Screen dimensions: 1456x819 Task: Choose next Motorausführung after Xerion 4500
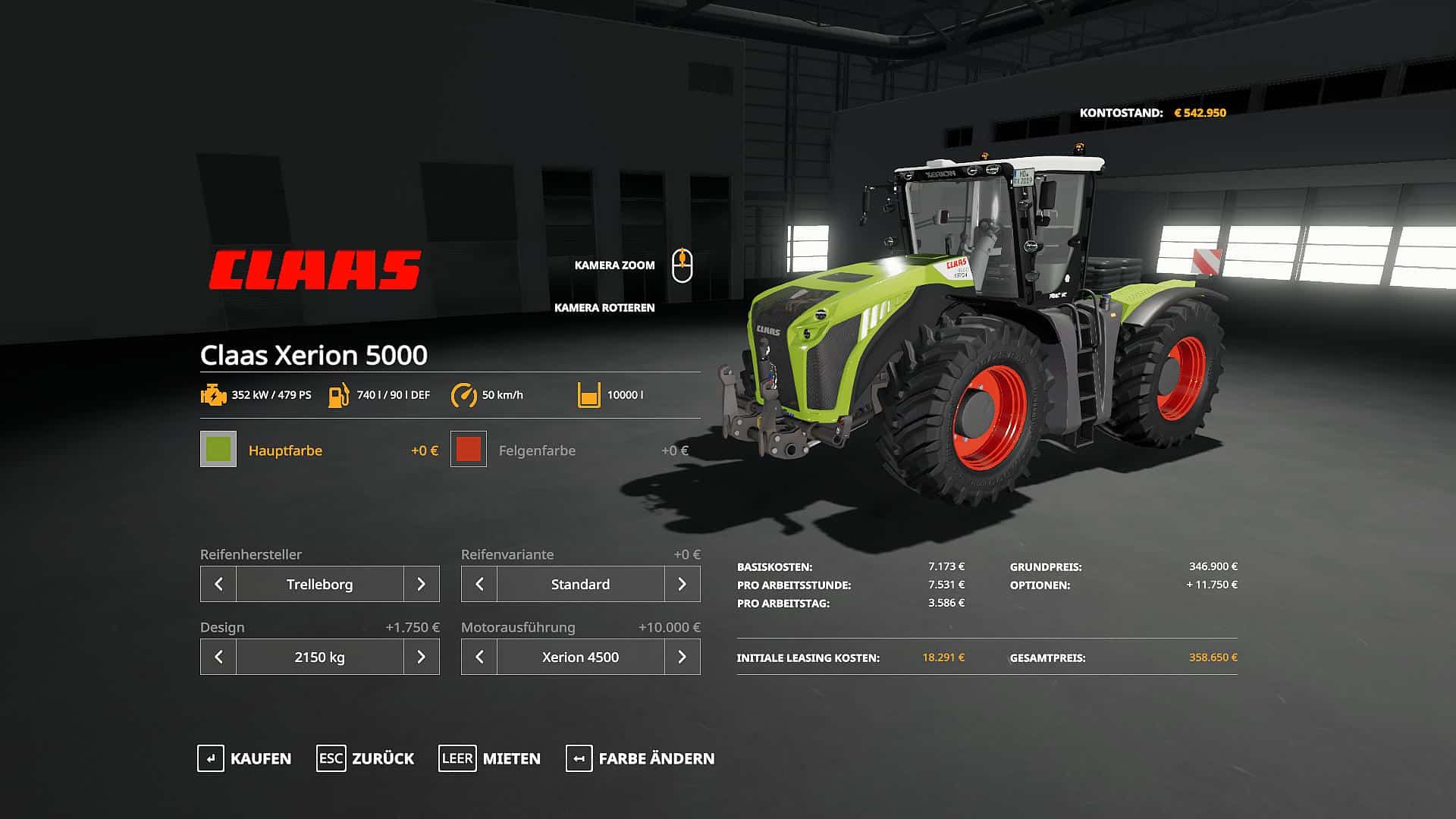[x=682, y=657]
